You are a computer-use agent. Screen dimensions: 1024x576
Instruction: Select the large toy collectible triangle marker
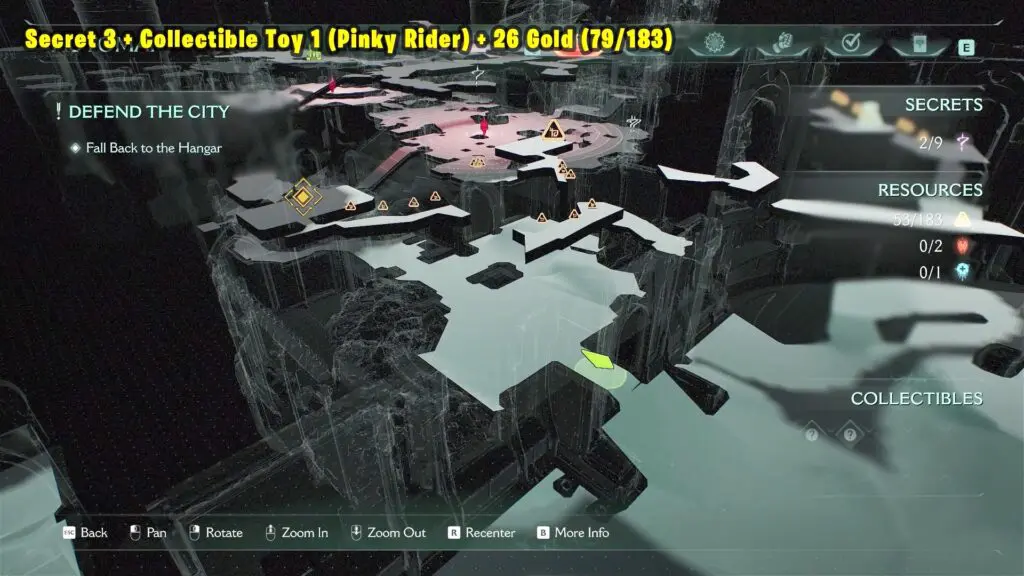click(x=551, y=129)
